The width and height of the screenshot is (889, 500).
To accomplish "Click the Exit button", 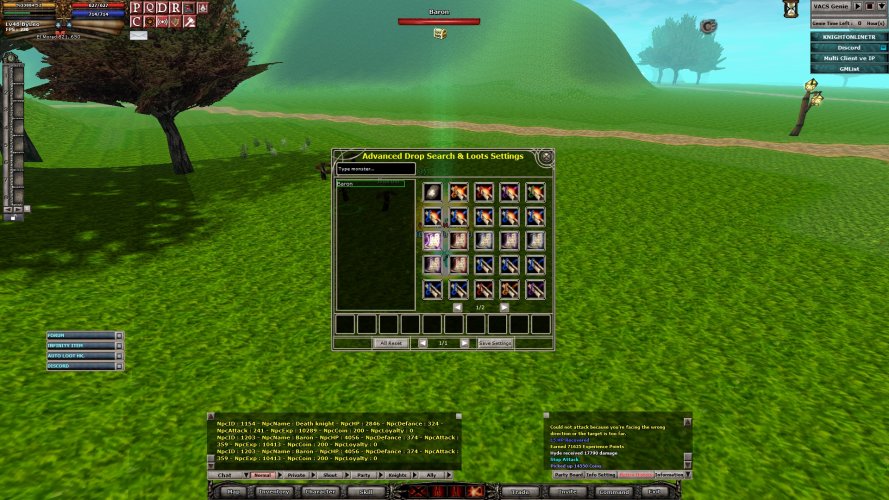I will 655,491.
